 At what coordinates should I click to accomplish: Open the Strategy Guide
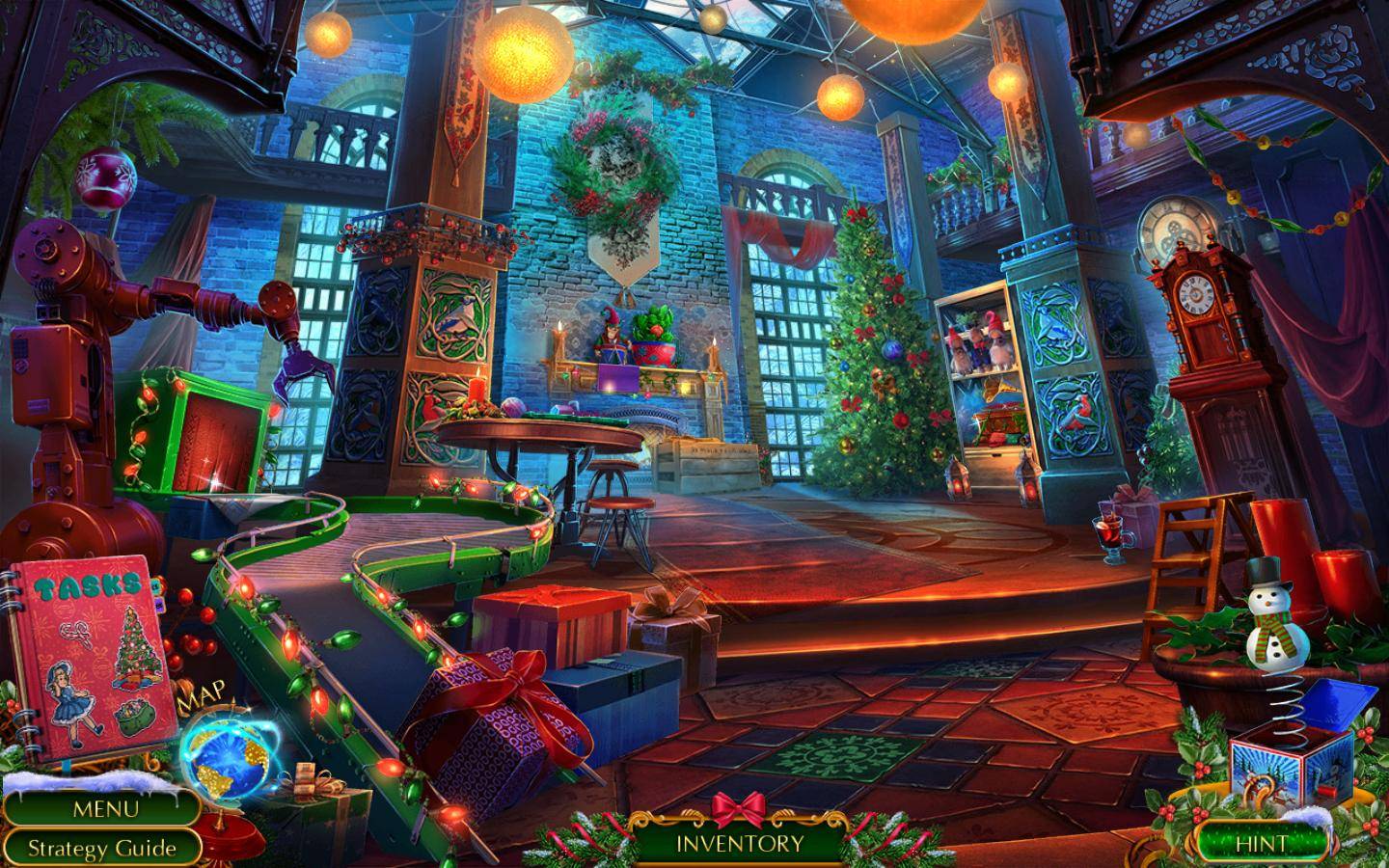tap(101, 848)
